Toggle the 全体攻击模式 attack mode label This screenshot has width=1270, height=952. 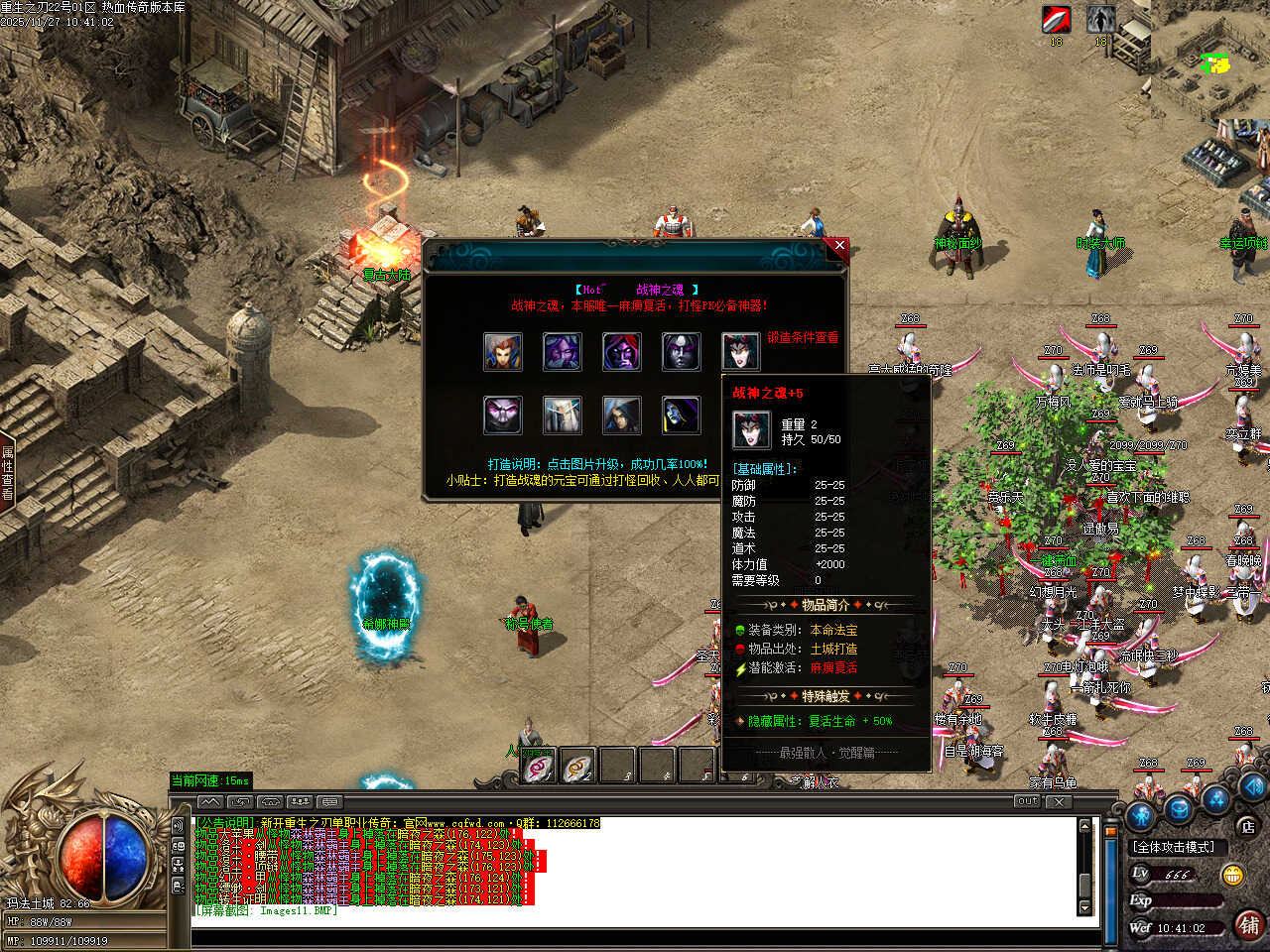point(1175,847)
